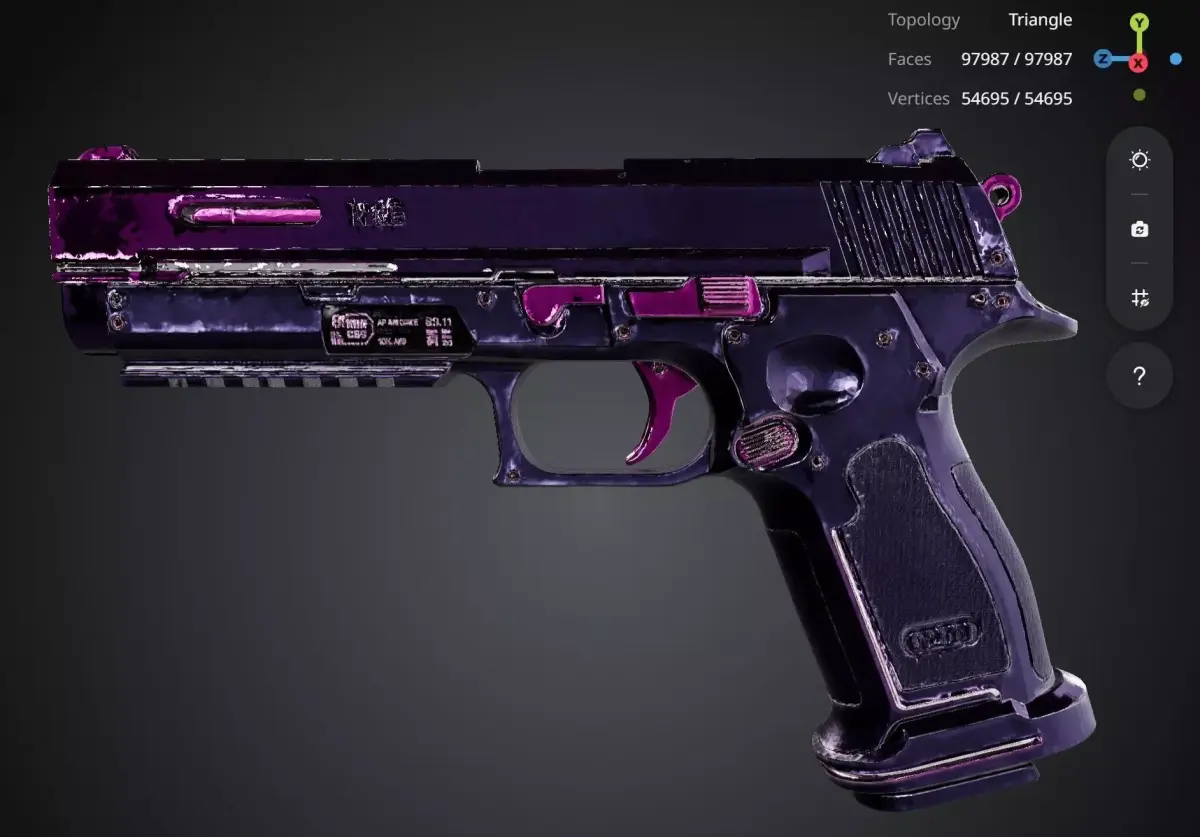Screen dimensions: 1200x837
Task: Toggle the grid visibility icon
Action: pyautogui.click(x=1139, y=297)
